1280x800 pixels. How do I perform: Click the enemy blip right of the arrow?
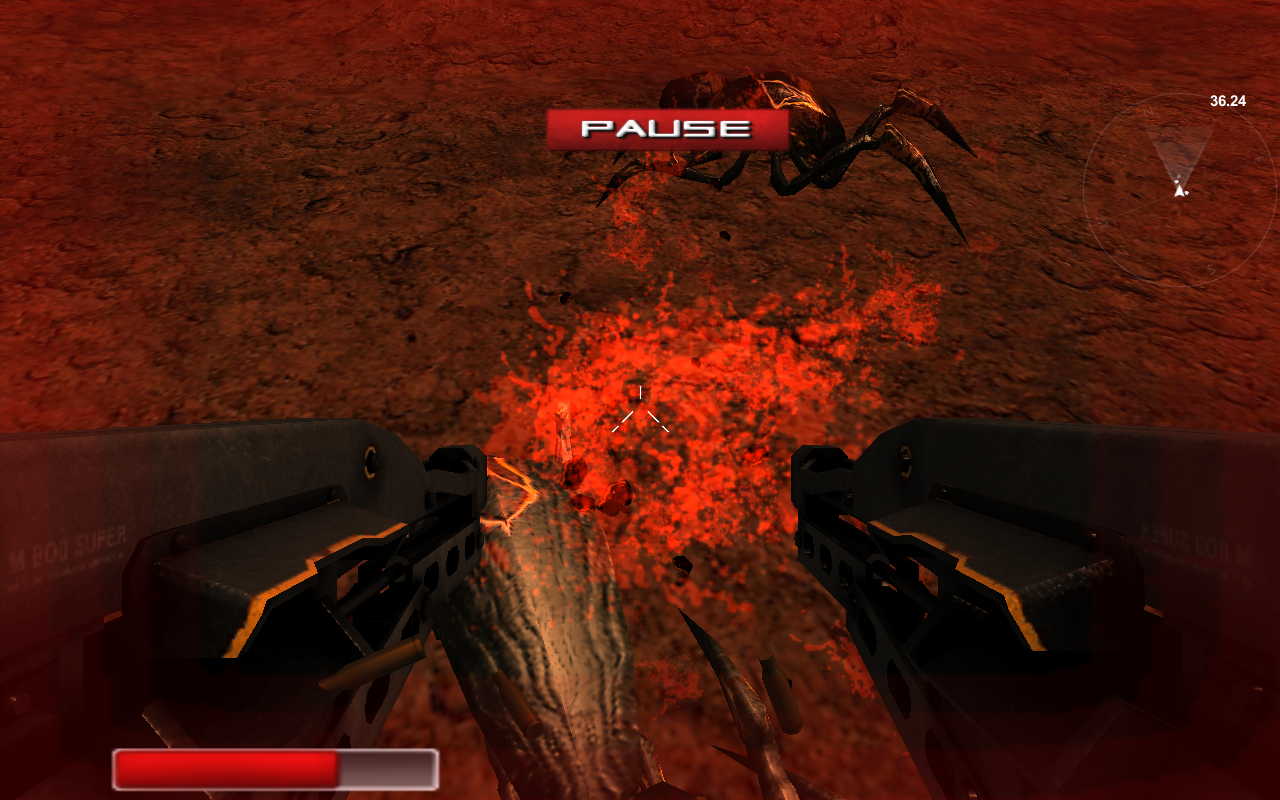[x=1187, y=192]
